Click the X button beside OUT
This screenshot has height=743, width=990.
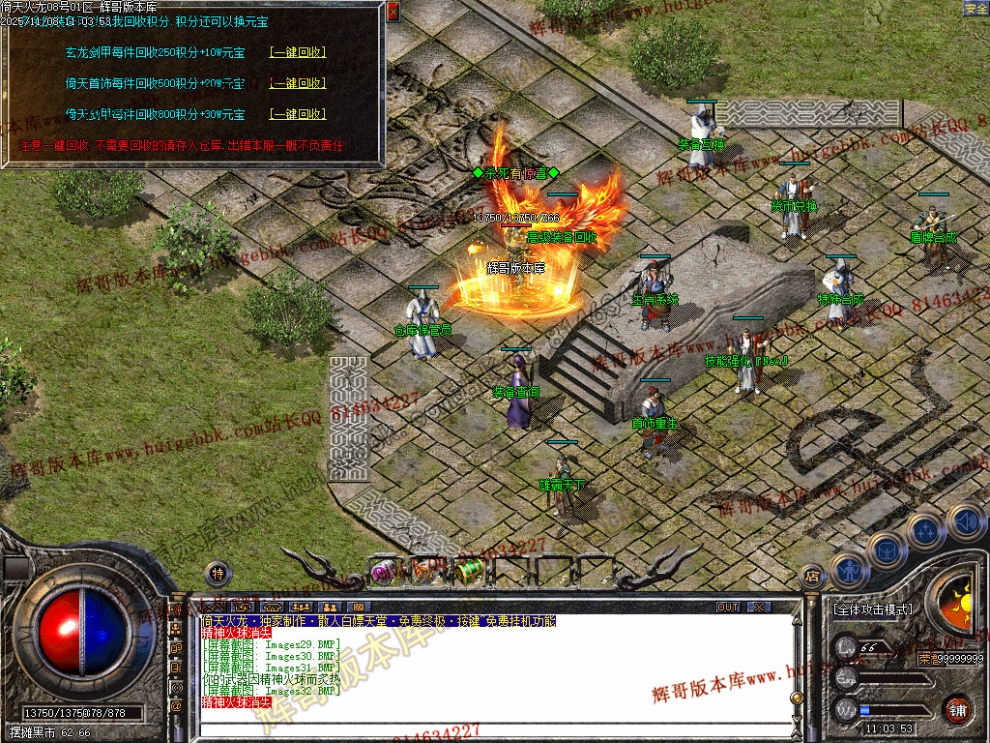coord(759,607)
